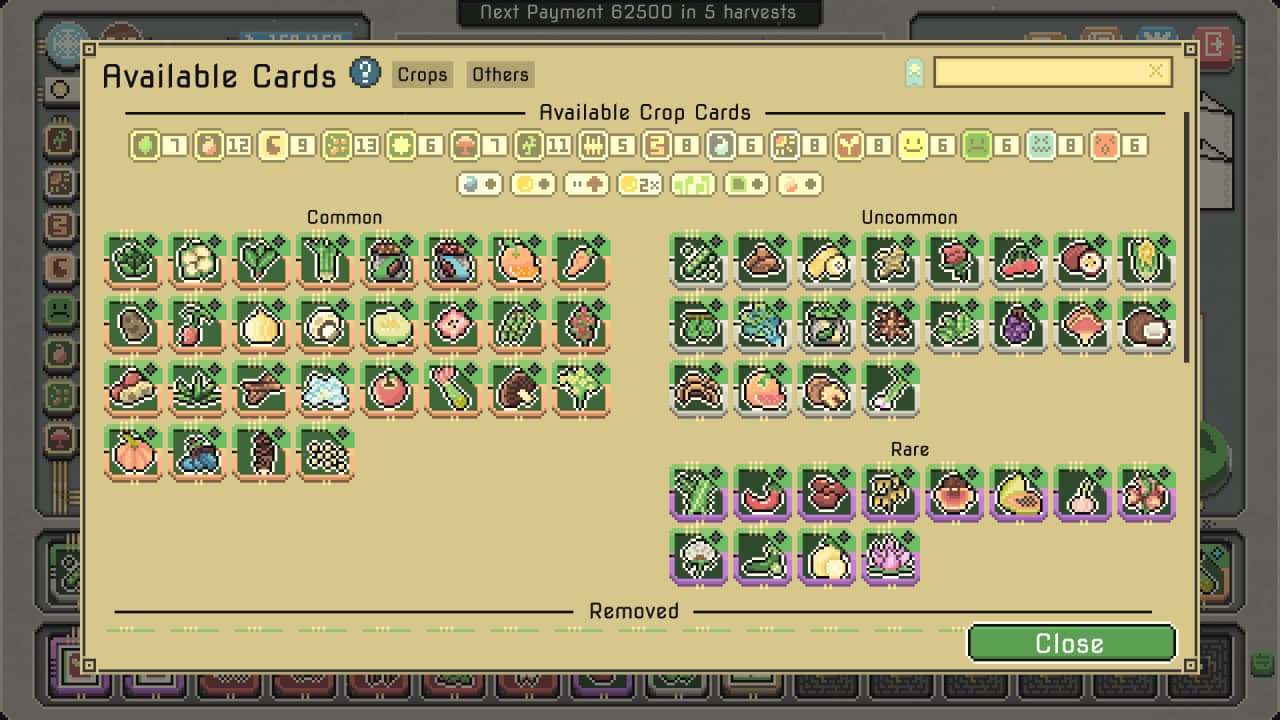The width and height of the screenshot is (1280, 720).
Task: Switch to the Others tab
Action: [x=500, y=75]
